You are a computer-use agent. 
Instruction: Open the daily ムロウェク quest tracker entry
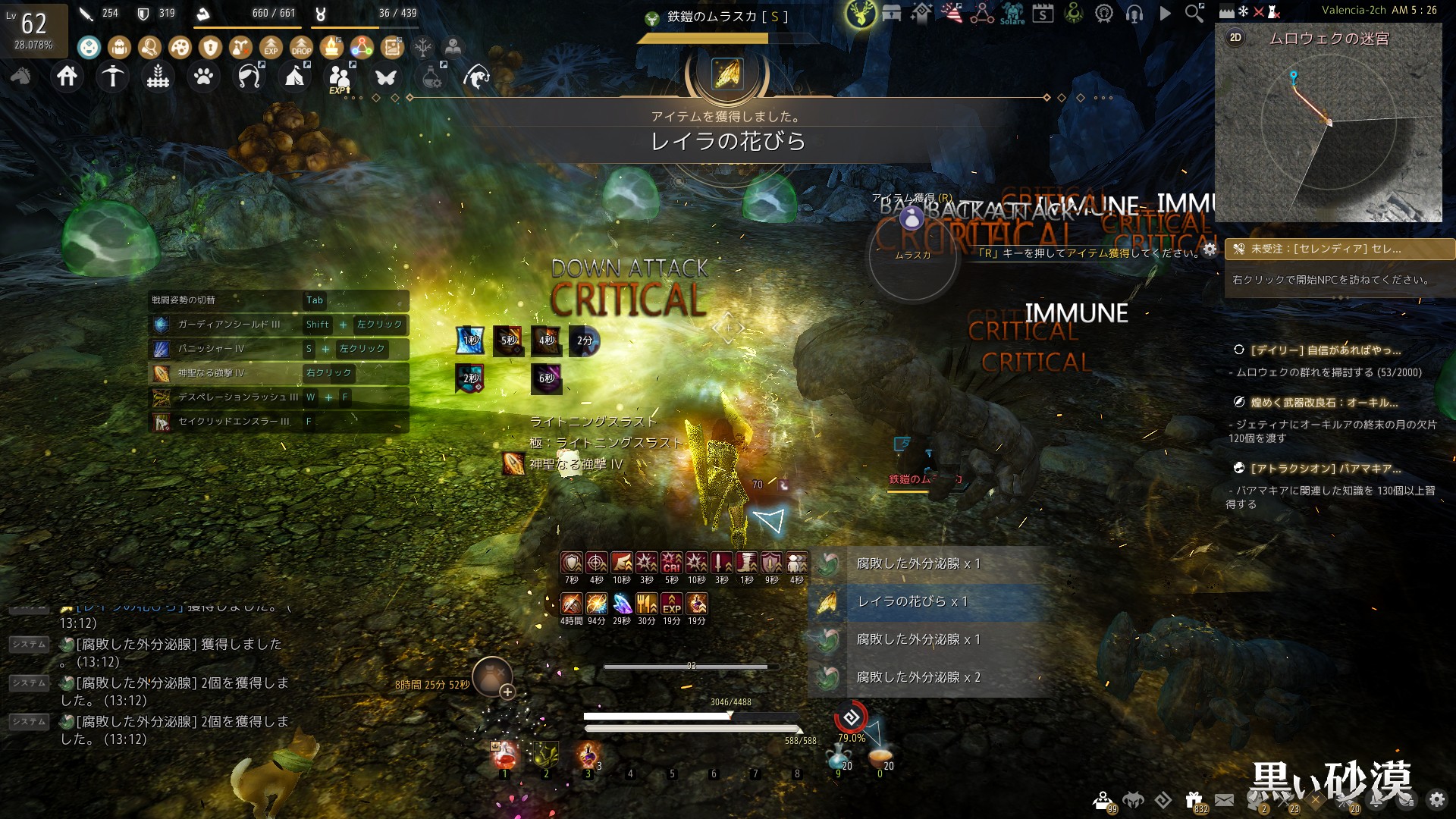click(1325, 350)
